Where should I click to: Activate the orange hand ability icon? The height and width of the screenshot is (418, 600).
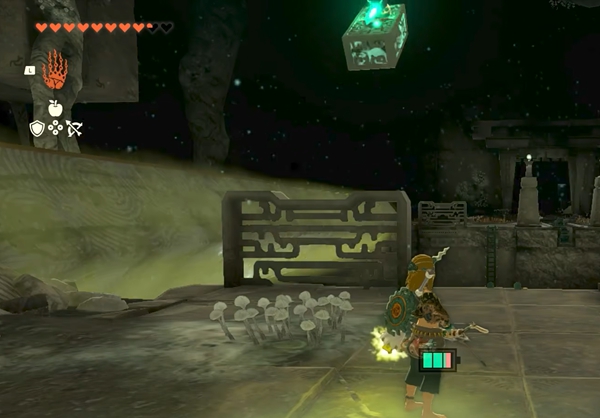pyautogui.click(x=56, y=71)
